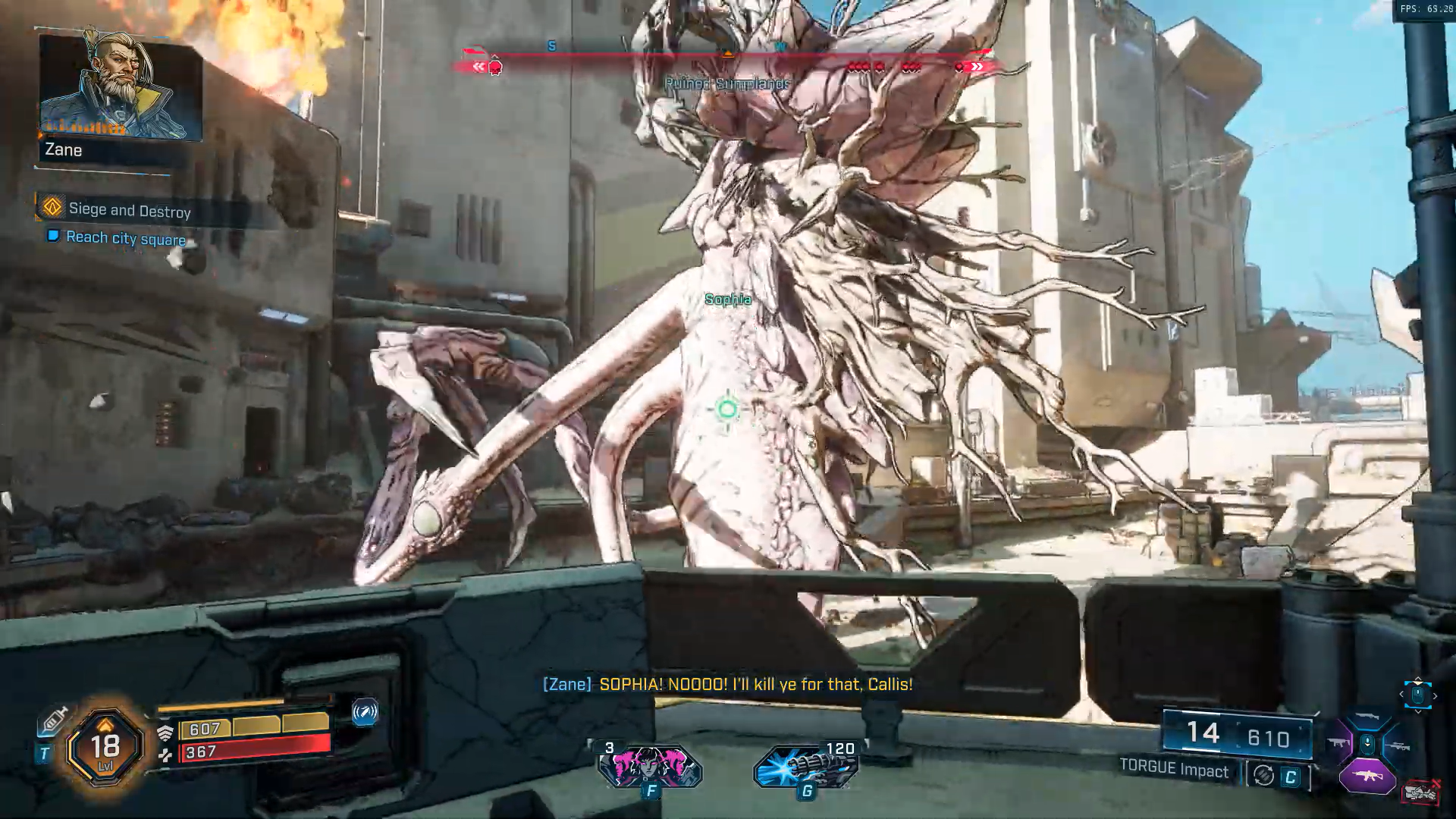Equip the sniper rifle weapon slot
The image size is (1456, 819).
1399,746
